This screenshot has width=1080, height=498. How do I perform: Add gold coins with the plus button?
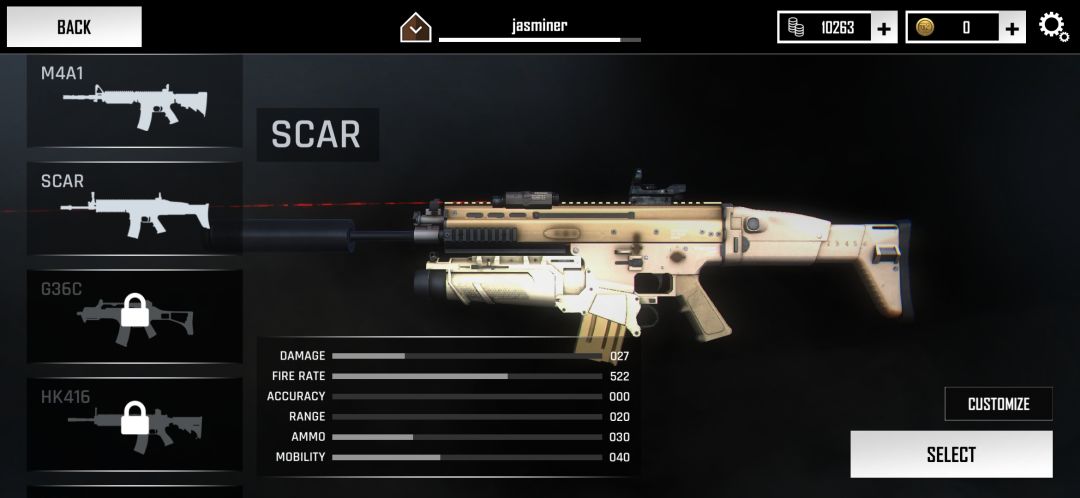coord(1013,28)
